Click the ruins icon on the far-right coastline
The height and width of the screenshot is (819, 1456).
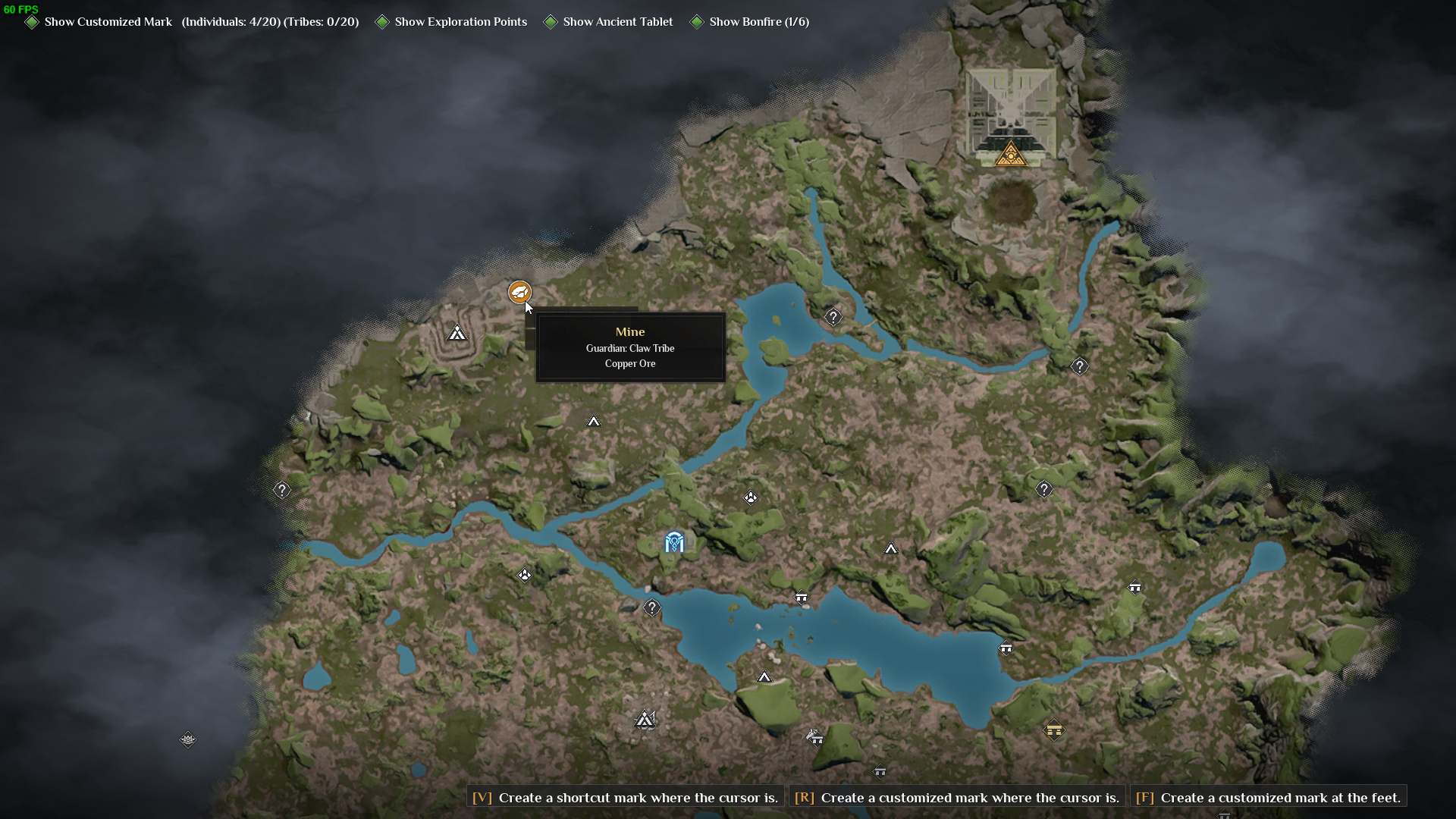(1135, 587)
